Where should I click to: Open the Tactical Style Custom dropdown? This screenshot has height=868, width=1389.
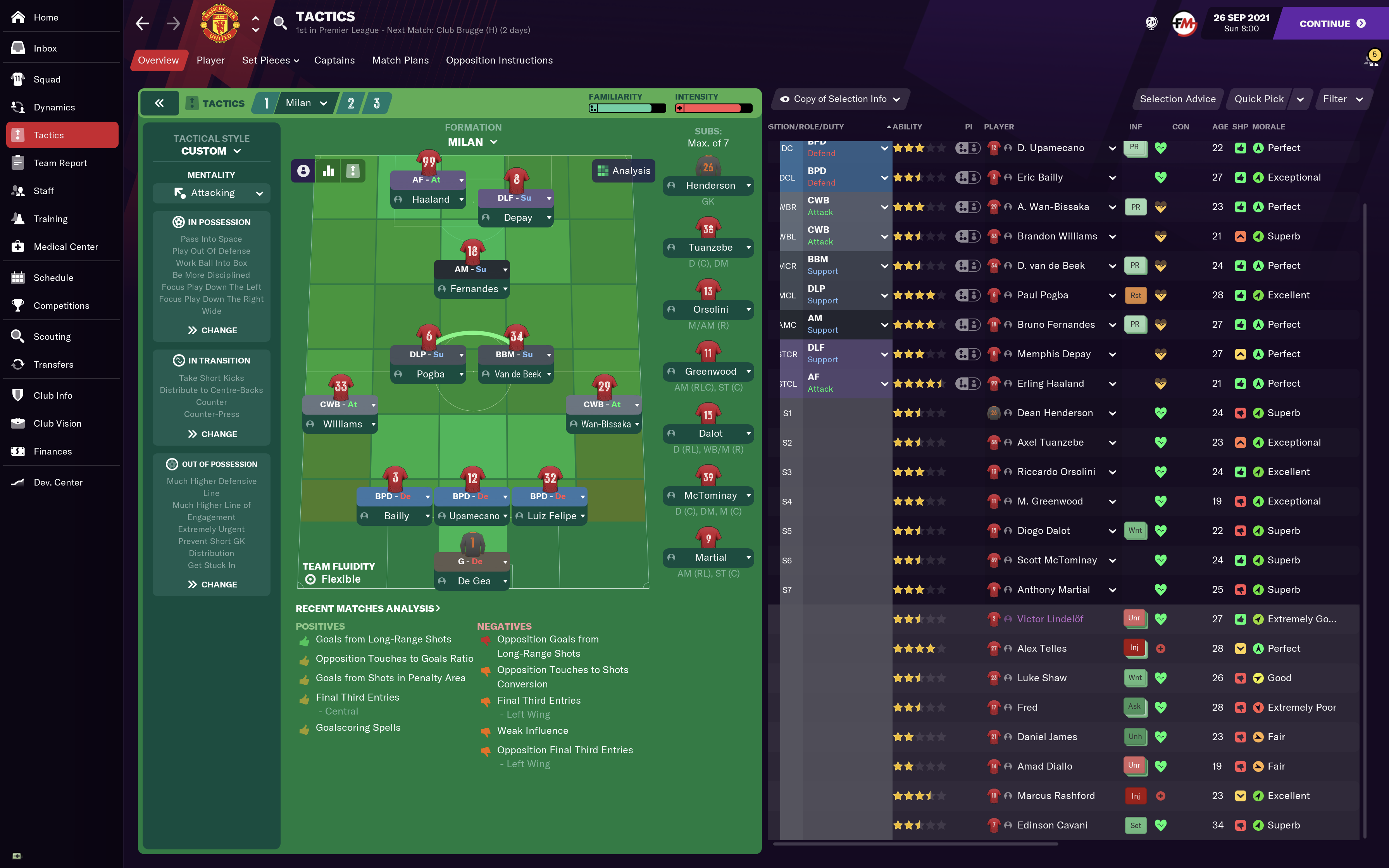click(211, 151)
